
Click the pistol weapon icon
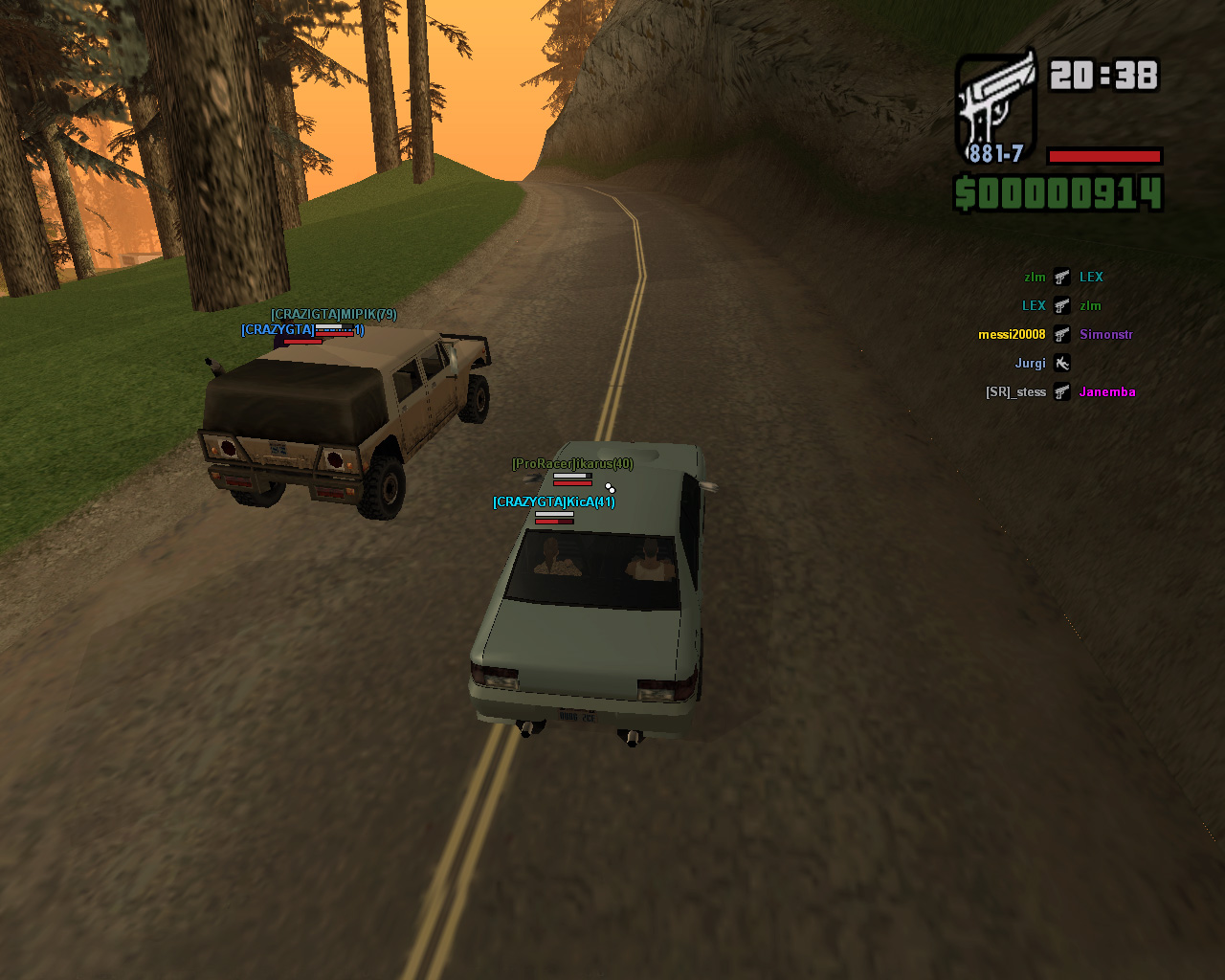pyautogui.click(x=996, y=105)
